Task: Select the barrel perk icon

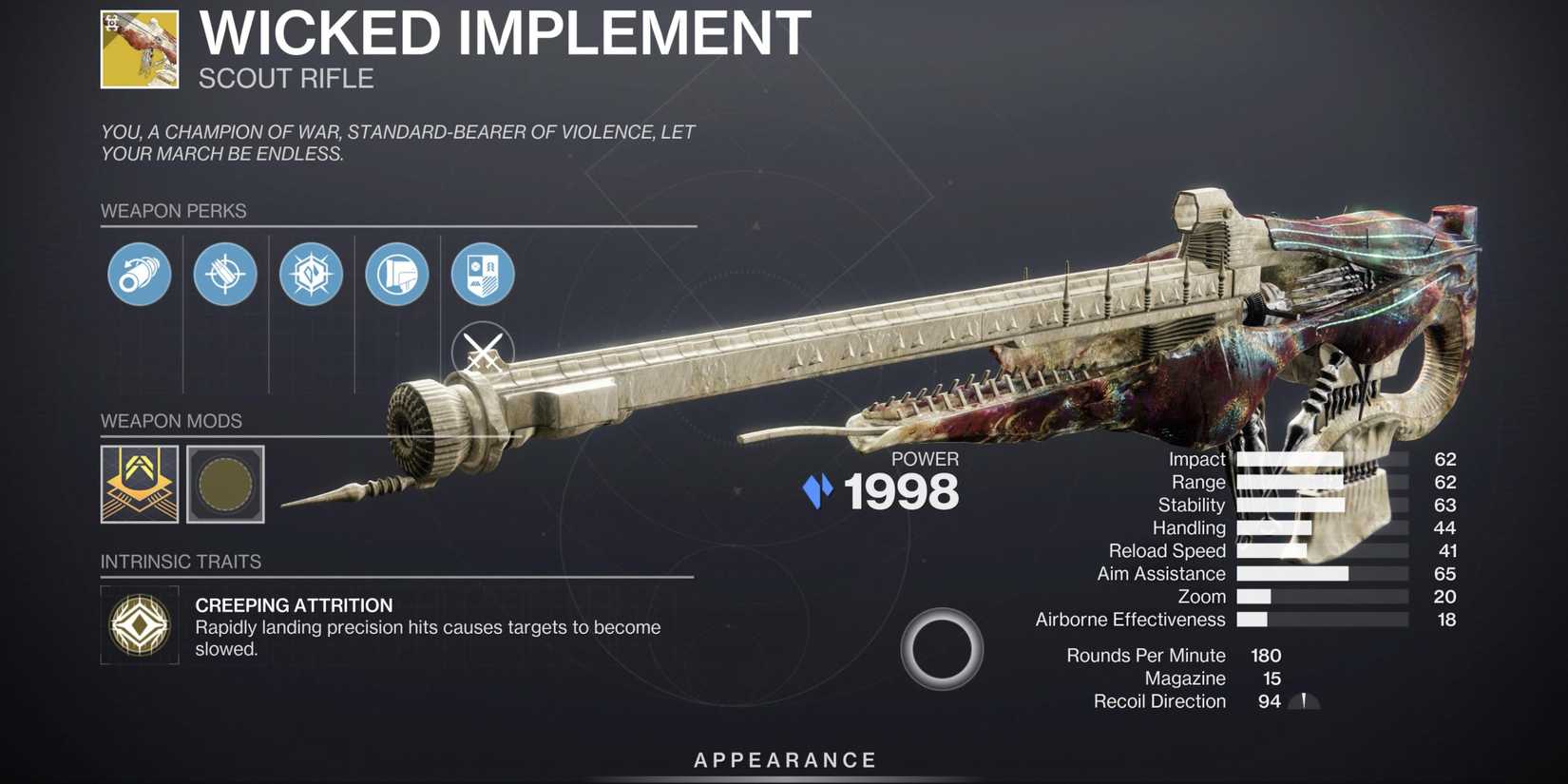Action: 139,275
